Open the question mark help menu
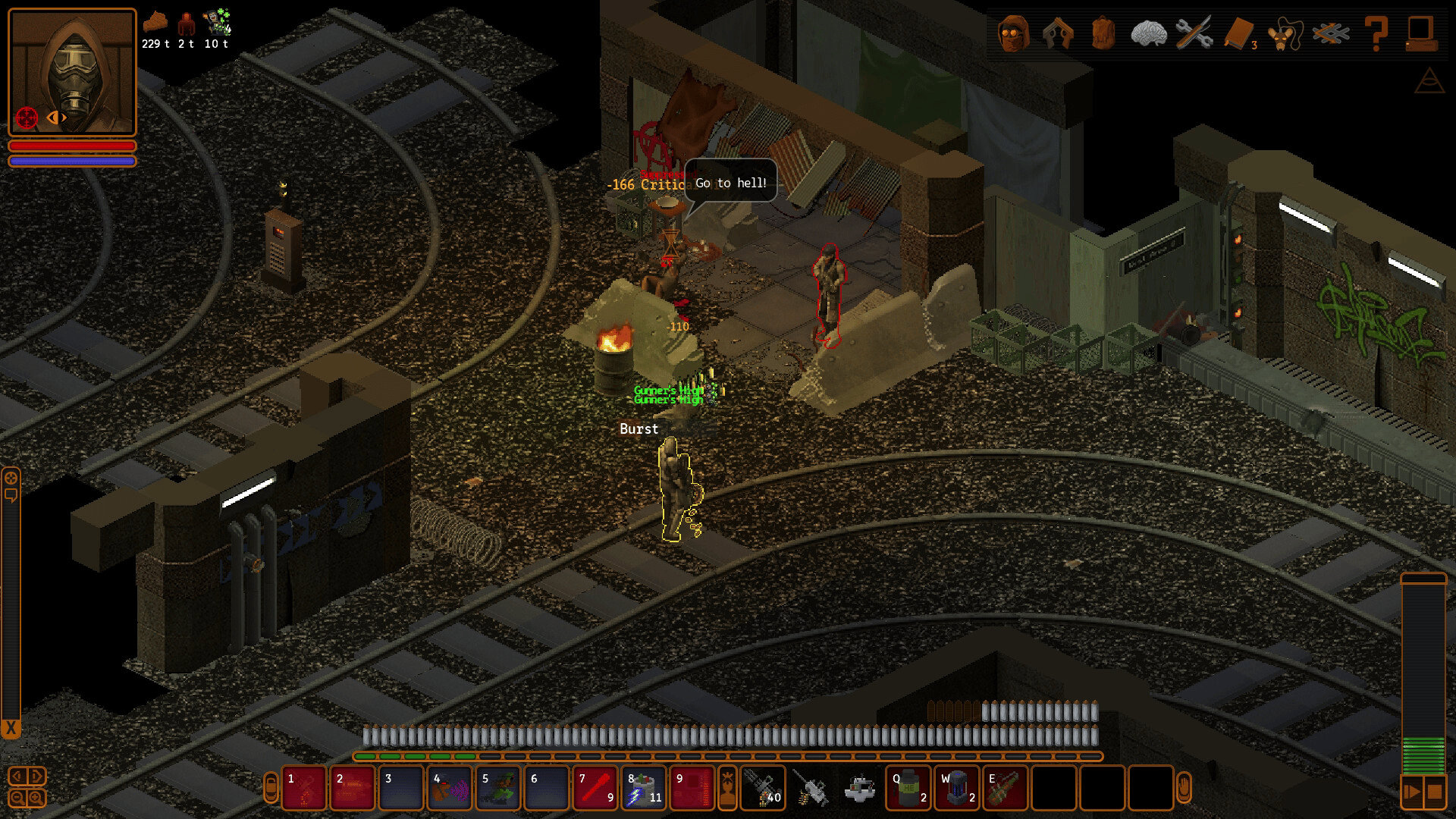The image size is (1456, 819). [1376, 33]
